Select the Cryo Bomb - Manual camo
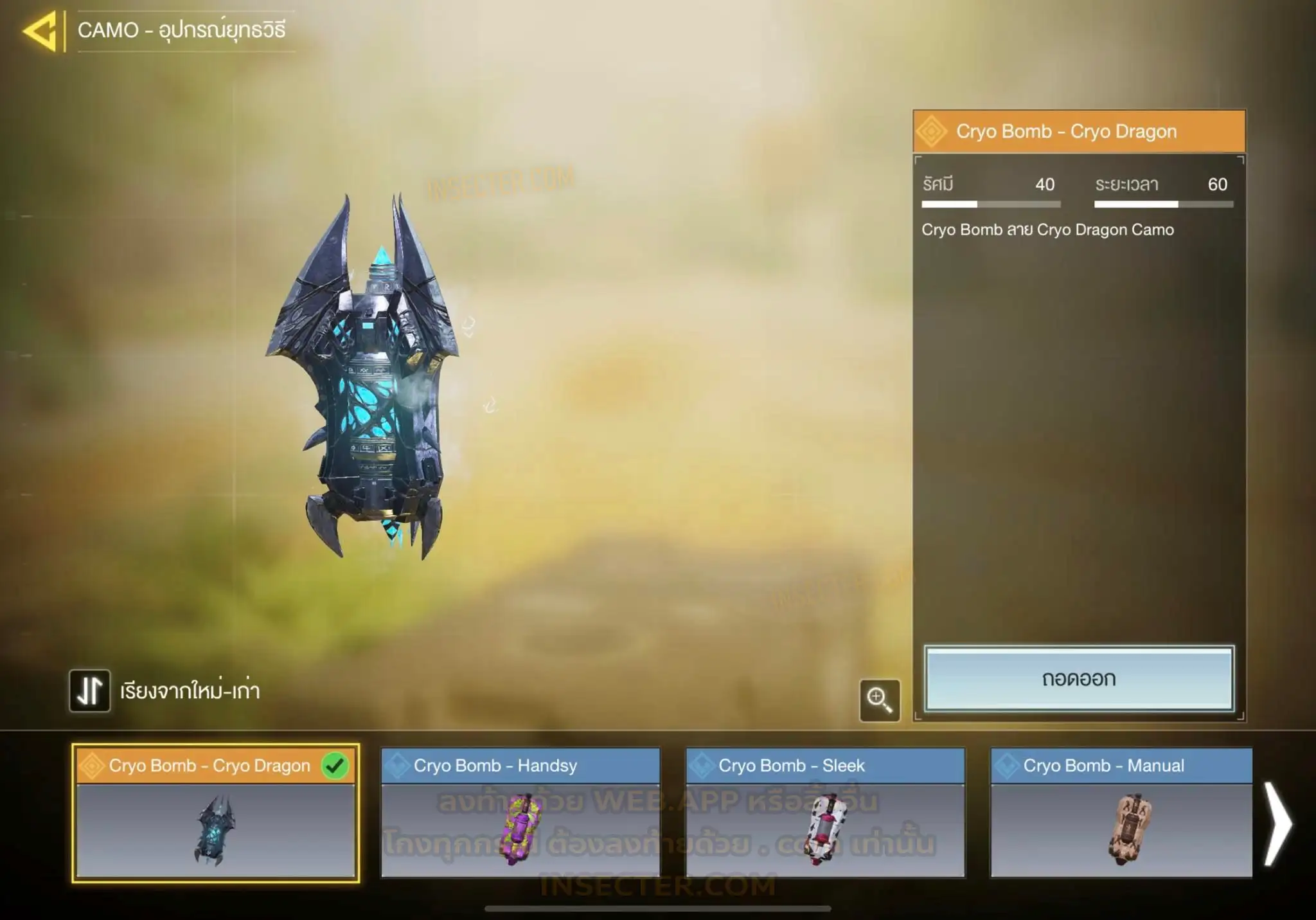The height and width of the screenshot is (920, 1316). click(x=1121, y=813)
